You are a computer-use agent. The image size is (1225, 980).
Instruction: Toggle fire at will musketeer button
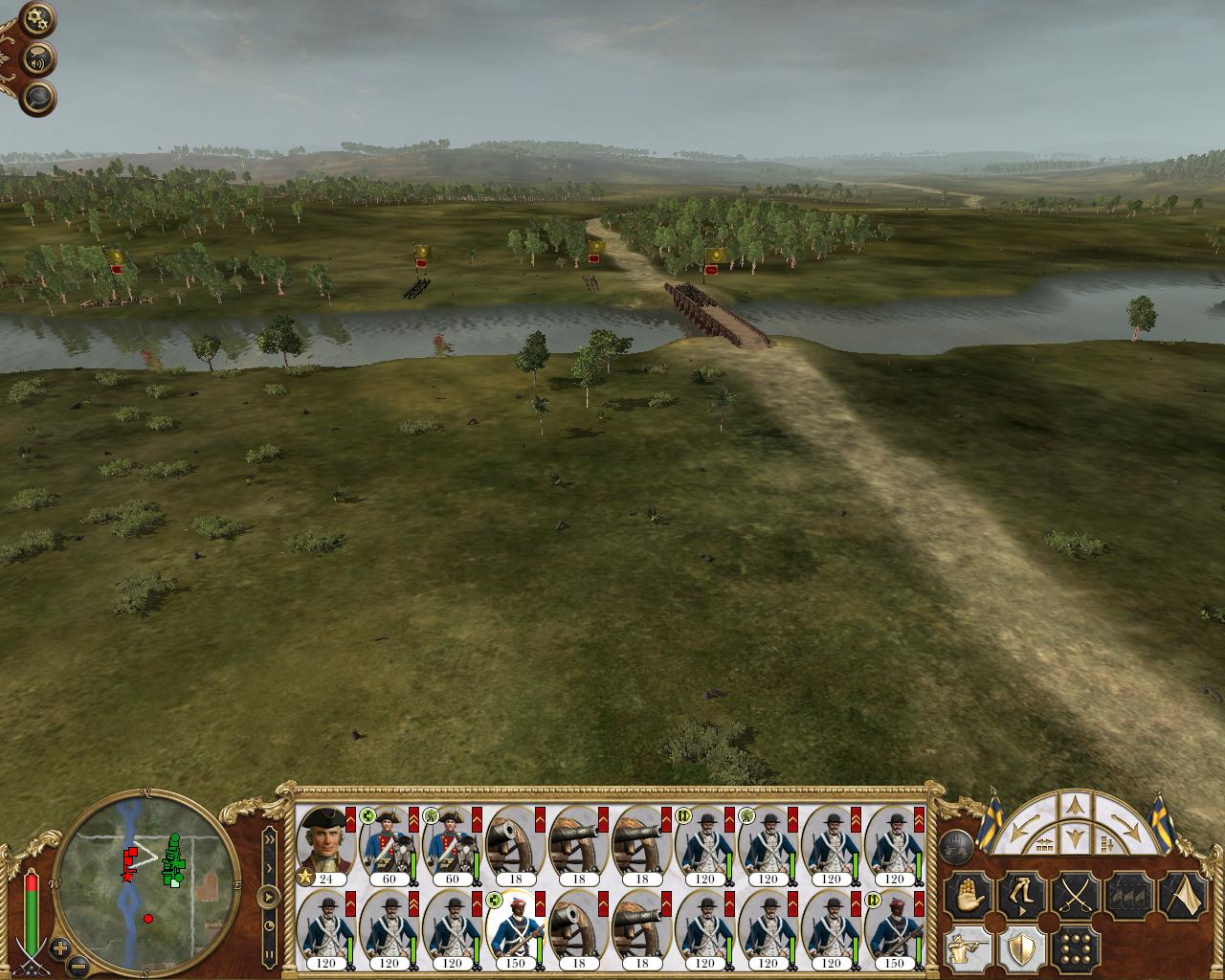tap(967, 948)
